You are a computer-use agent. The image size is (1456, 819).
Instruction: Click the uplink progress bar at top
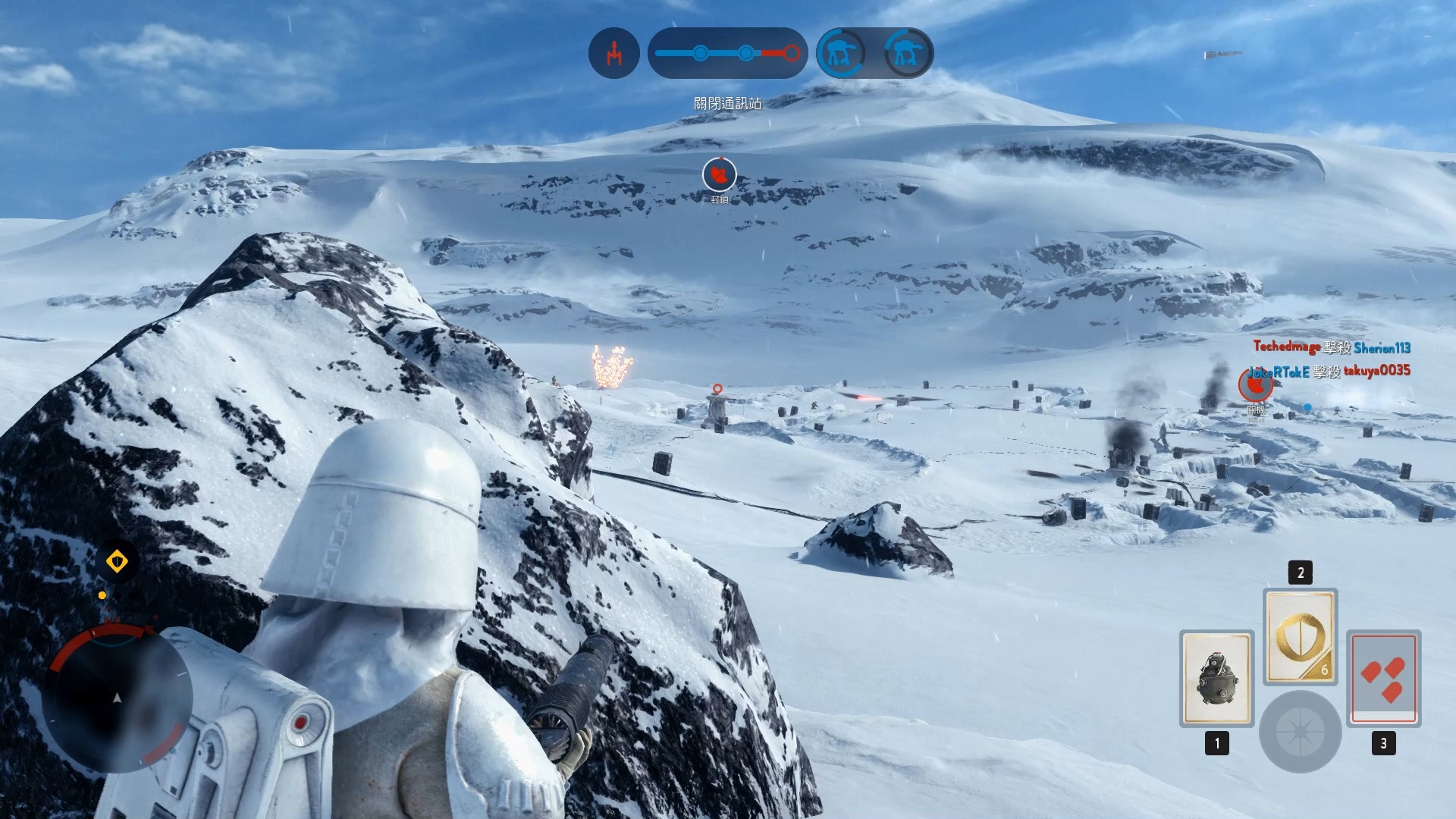point(727,53)
